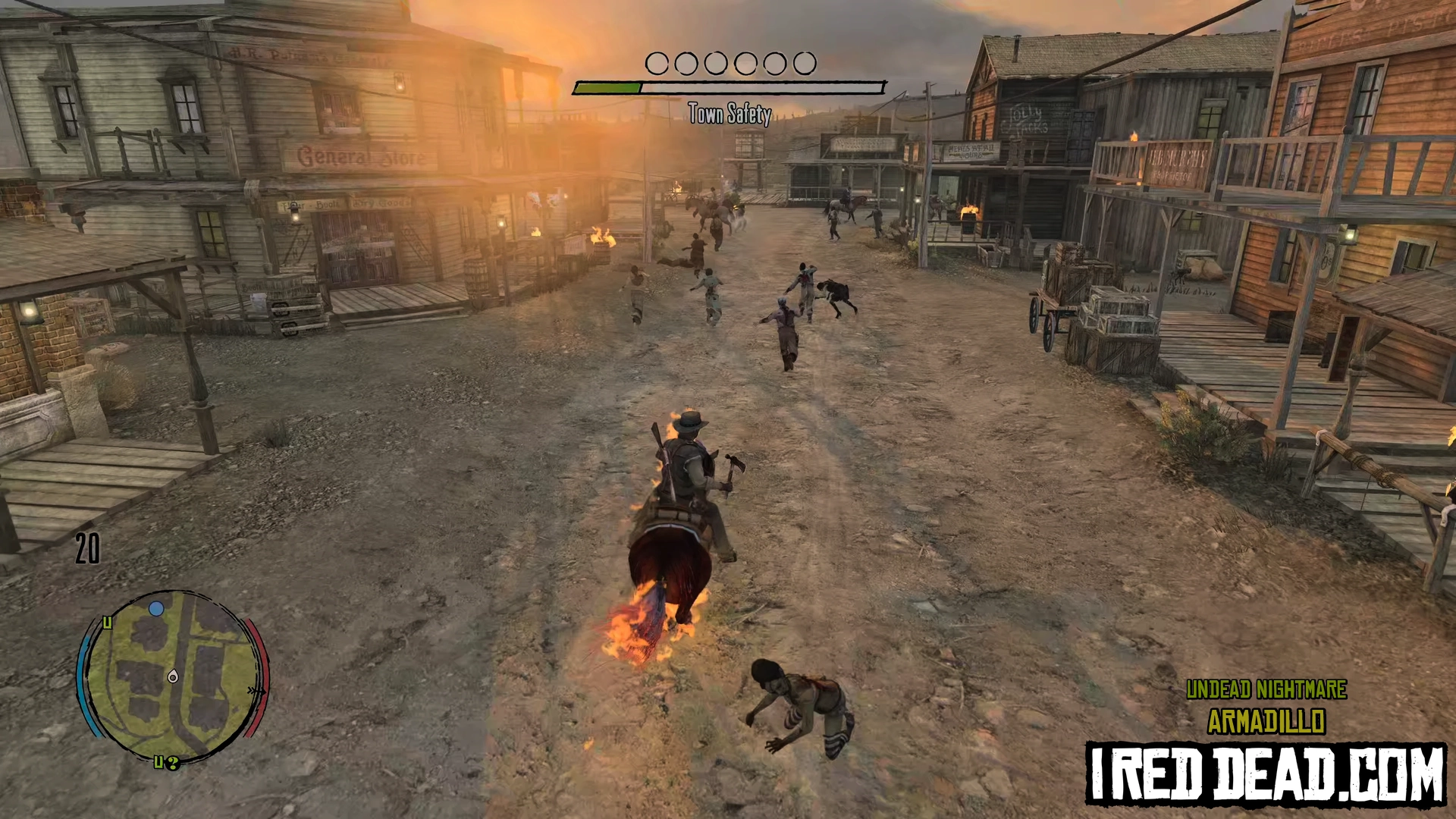Select the blue dot marker on minimap
The height and width of the screenshot is (819, 1456).
(156, 608)
